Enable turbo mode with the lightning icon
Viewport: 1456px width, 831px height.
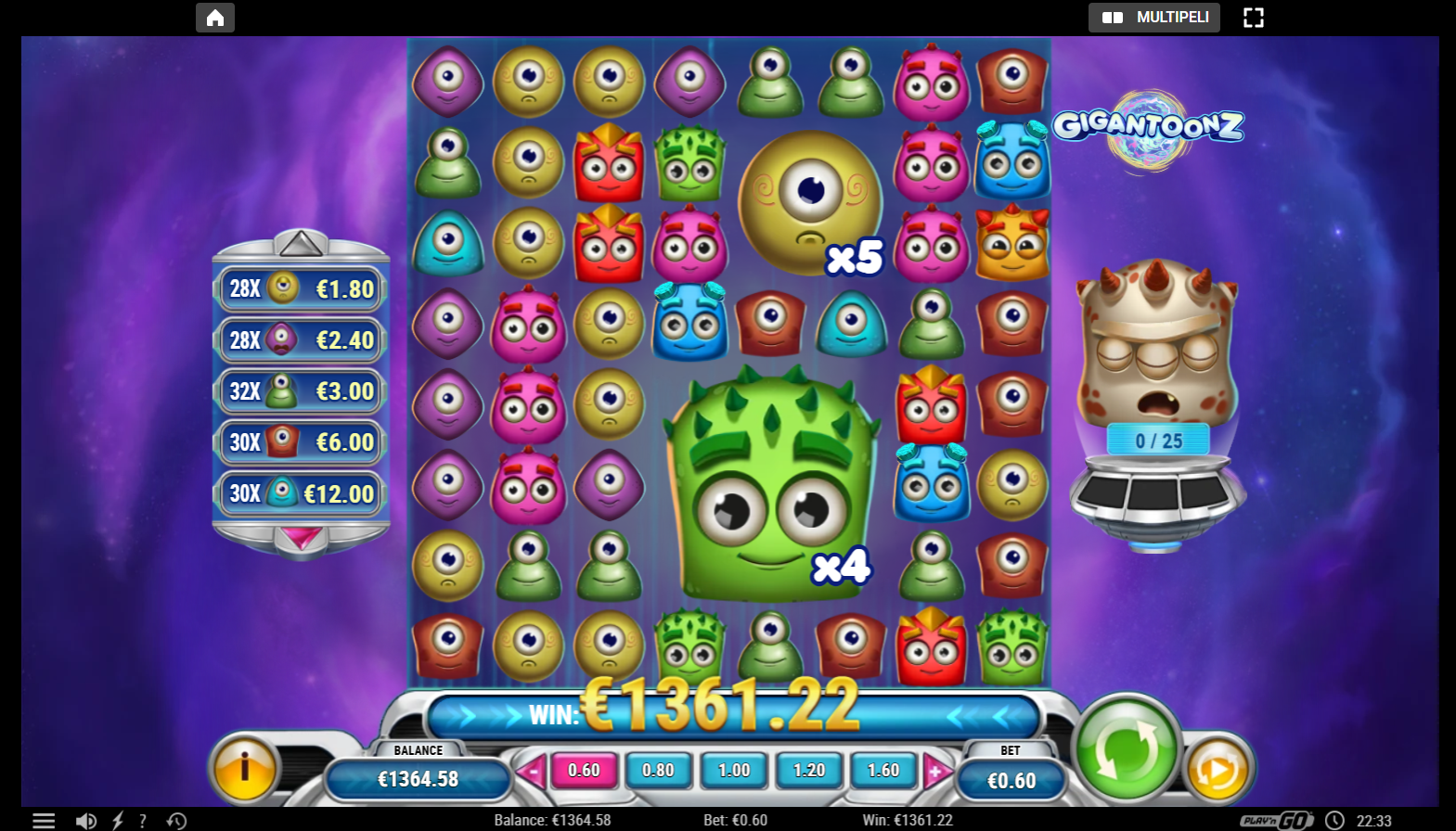click(x=117, y=820)
